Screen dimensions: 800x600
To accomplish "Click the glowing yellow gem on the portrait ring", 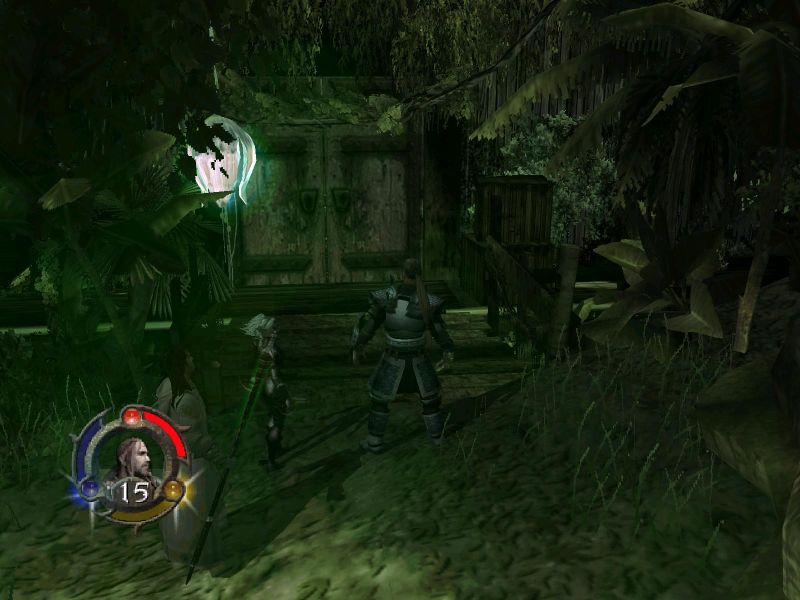I will pos(173,489).
